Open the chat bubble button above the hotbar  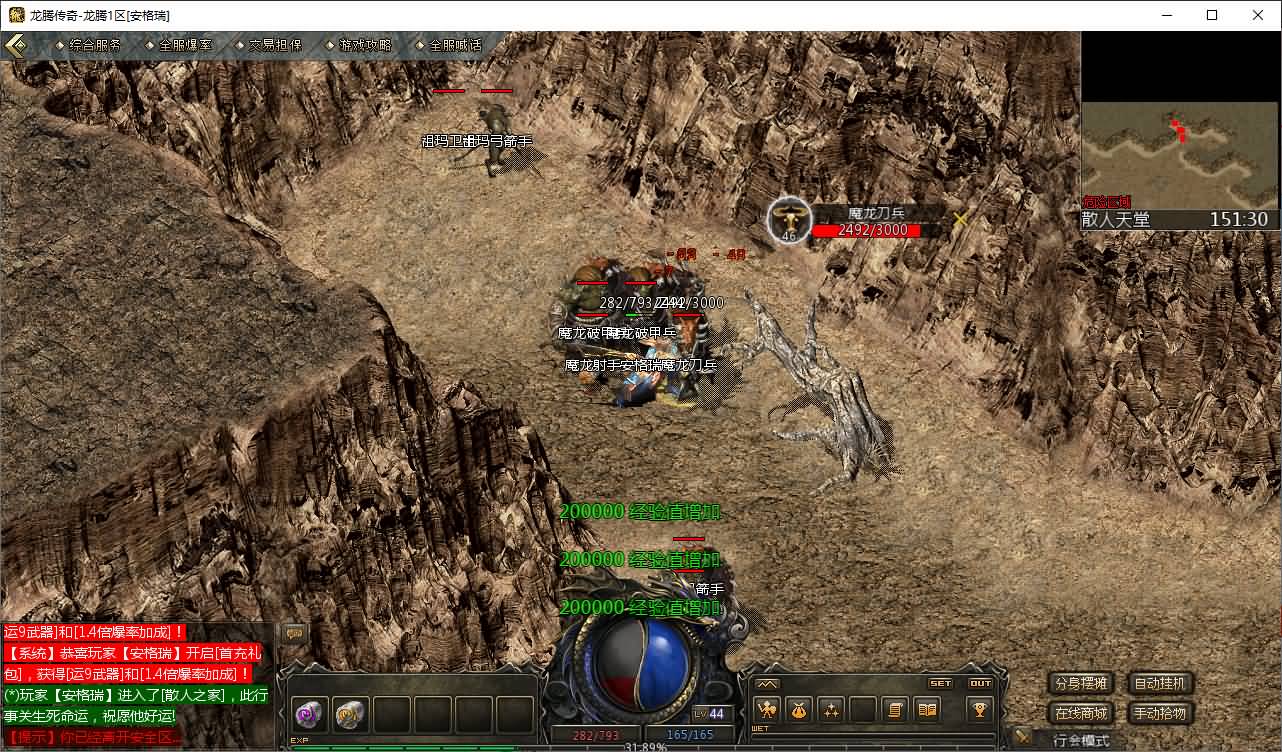(x=295, y=633)
